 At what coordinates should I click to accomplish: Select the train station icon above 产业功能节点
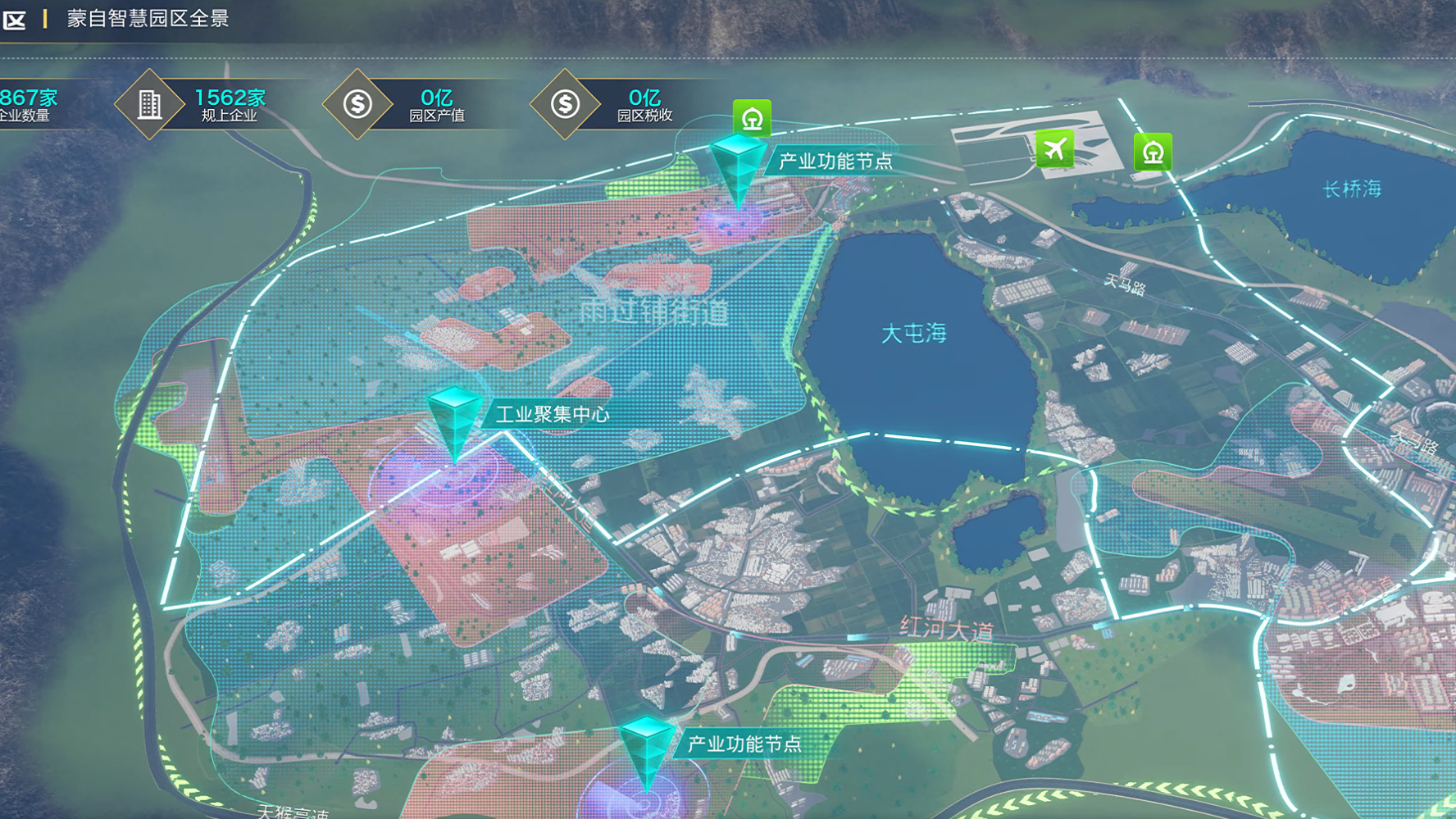click(752, 118)
